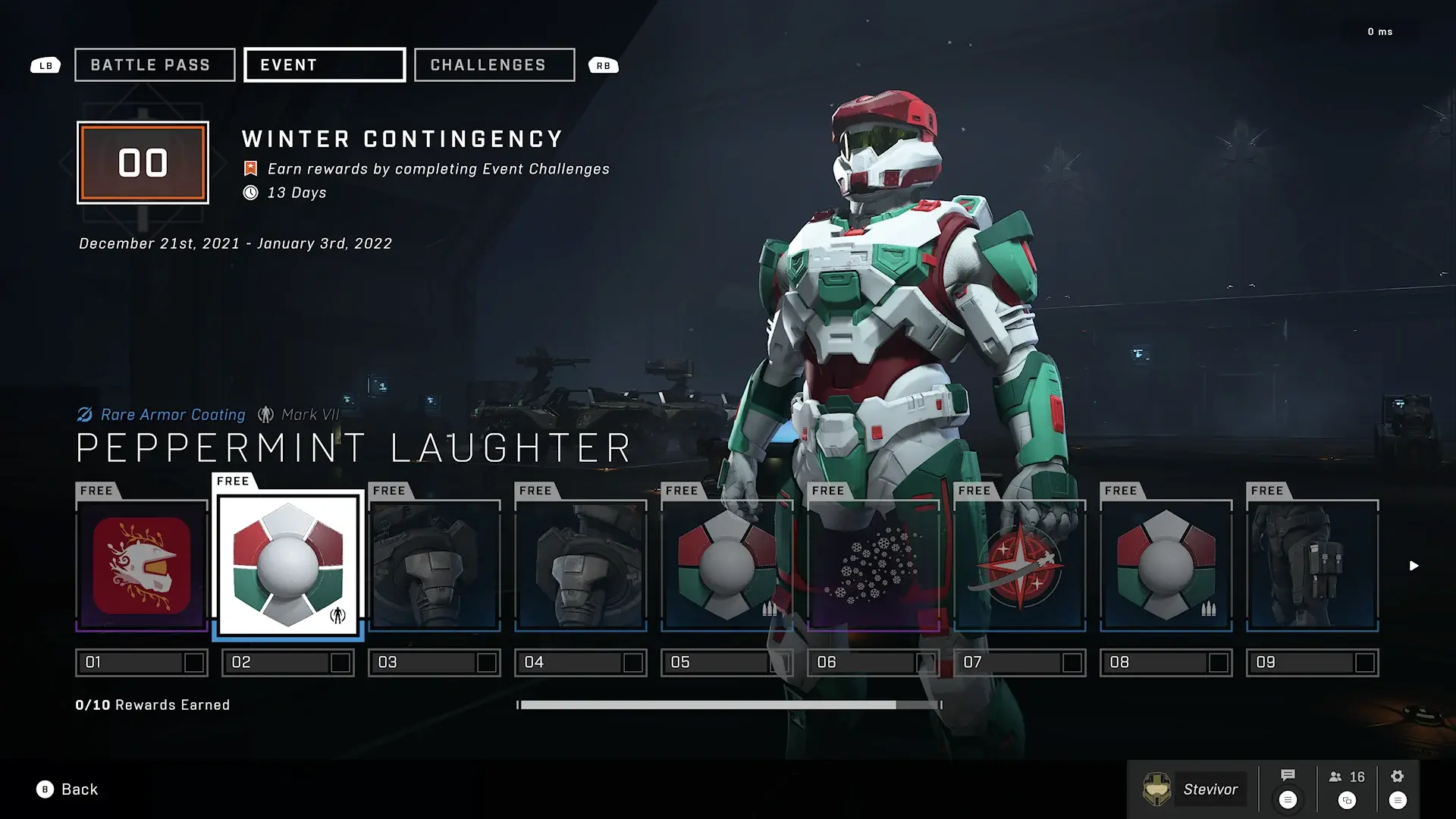Select the tier 09 utility pouch reward
This screenshot has height=819, width=1456.
pos(1313,566)
